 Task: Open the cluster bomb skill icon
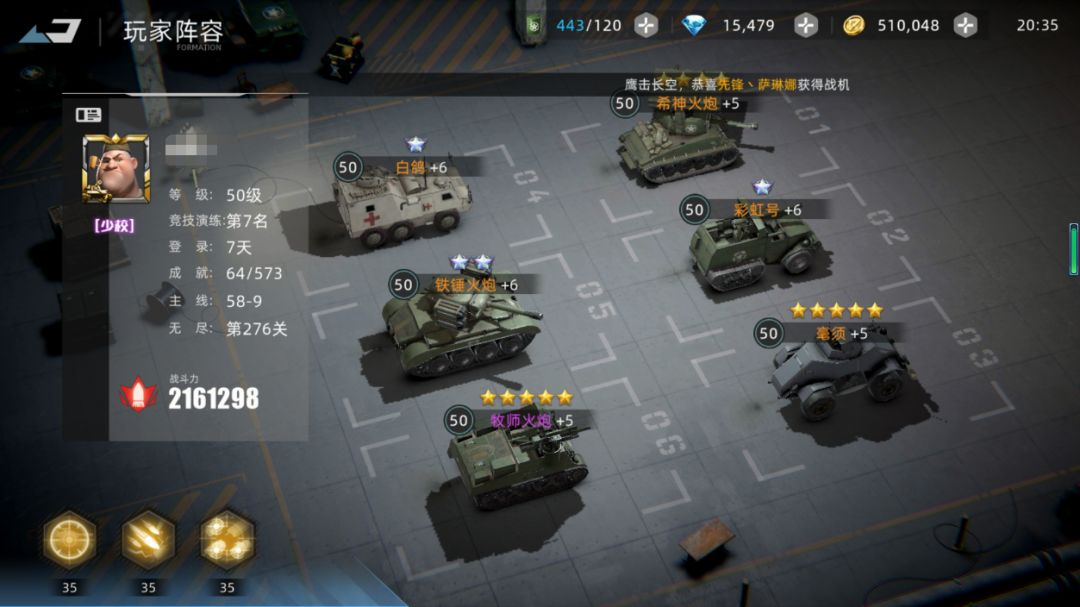pyautogui.click(x=227, y=540)
